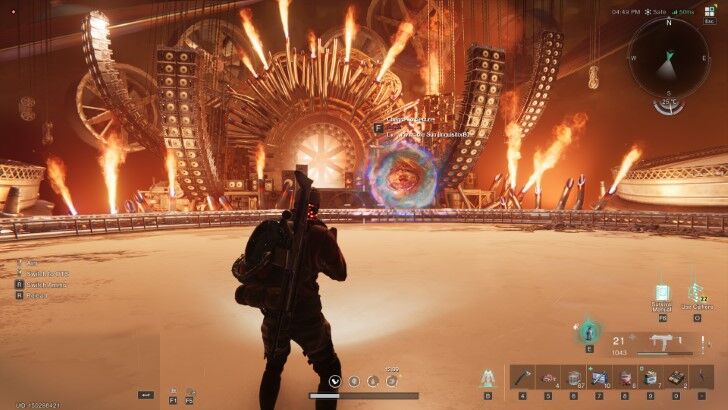Select the hotbar slot with count 10

tap(599, 377)
